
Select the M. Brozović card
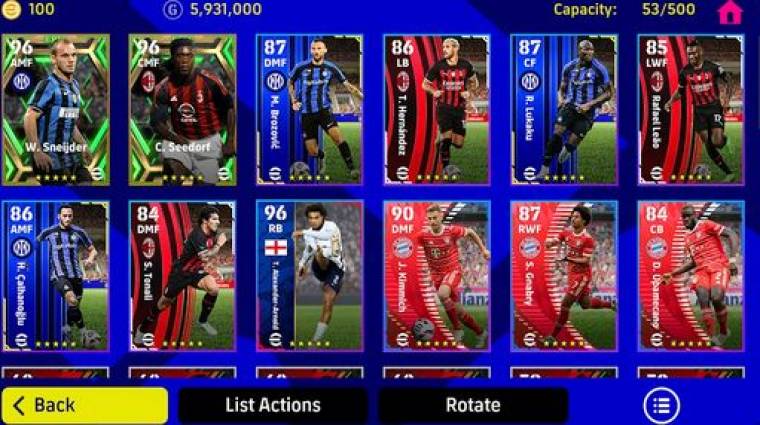point(310,110)
